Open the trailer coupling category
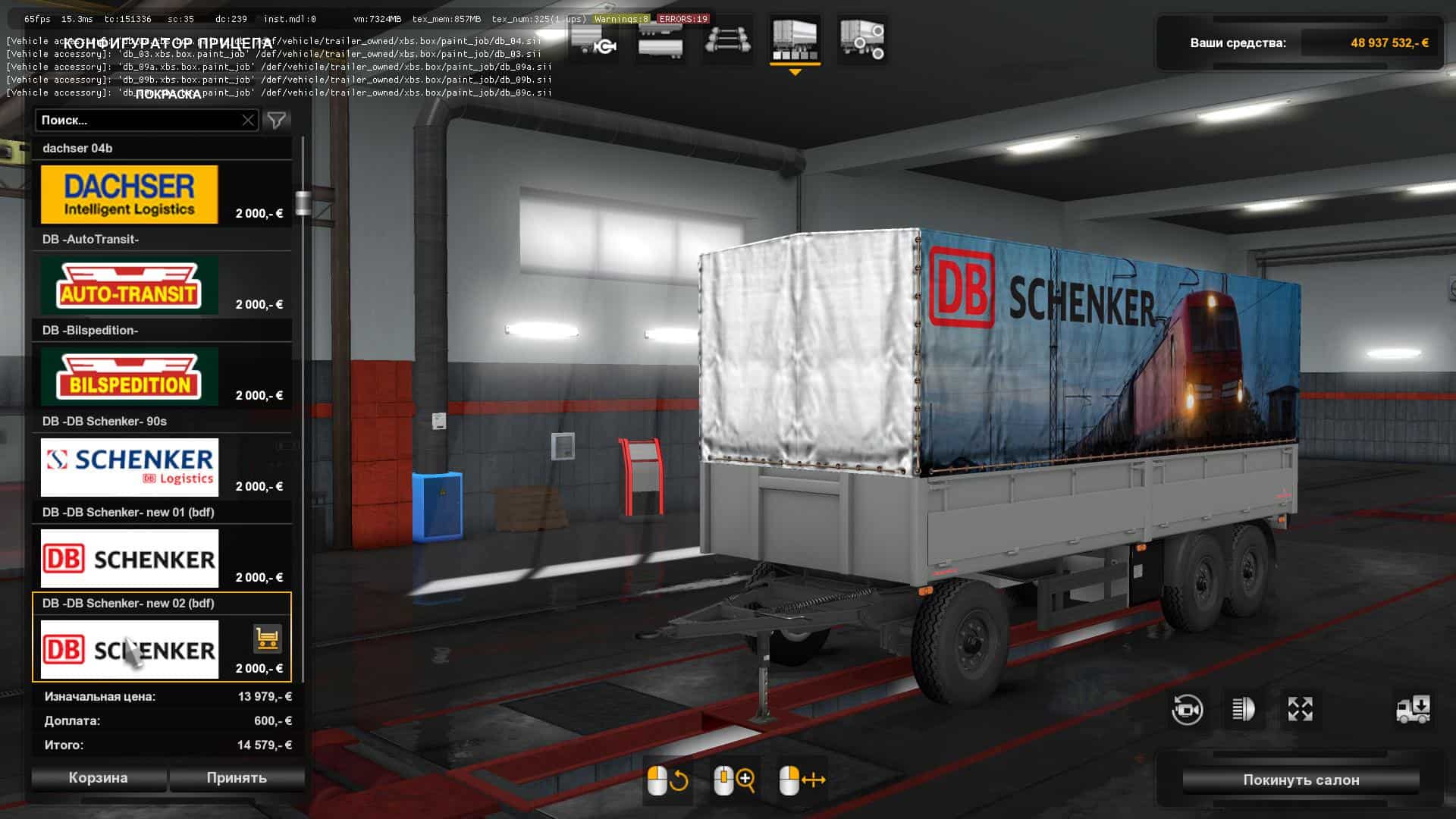The height and width of the screenshot is (819, 1456). (594, 40)
